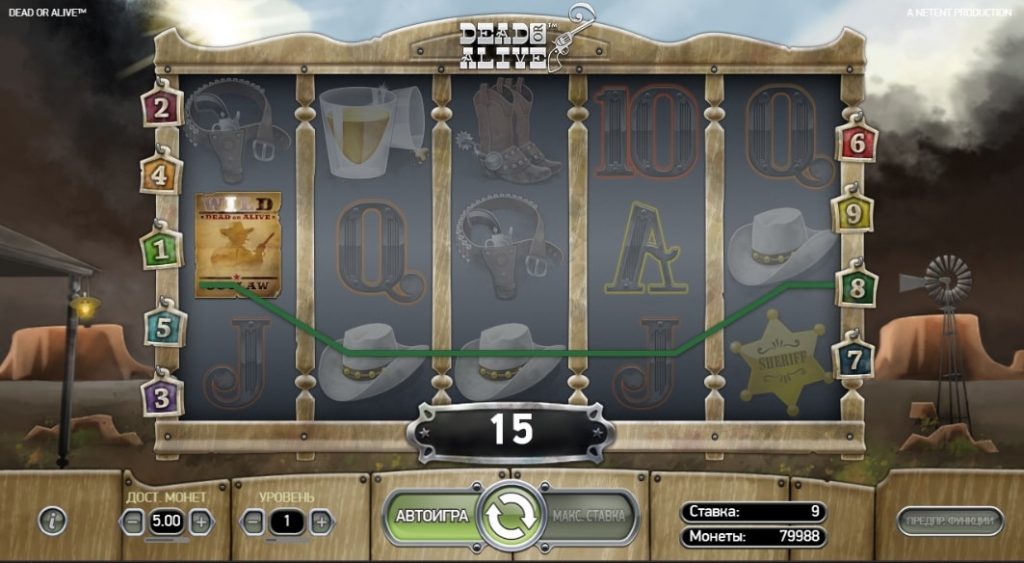Select the Макс. ставка max bet button

[x=590, y=517]
